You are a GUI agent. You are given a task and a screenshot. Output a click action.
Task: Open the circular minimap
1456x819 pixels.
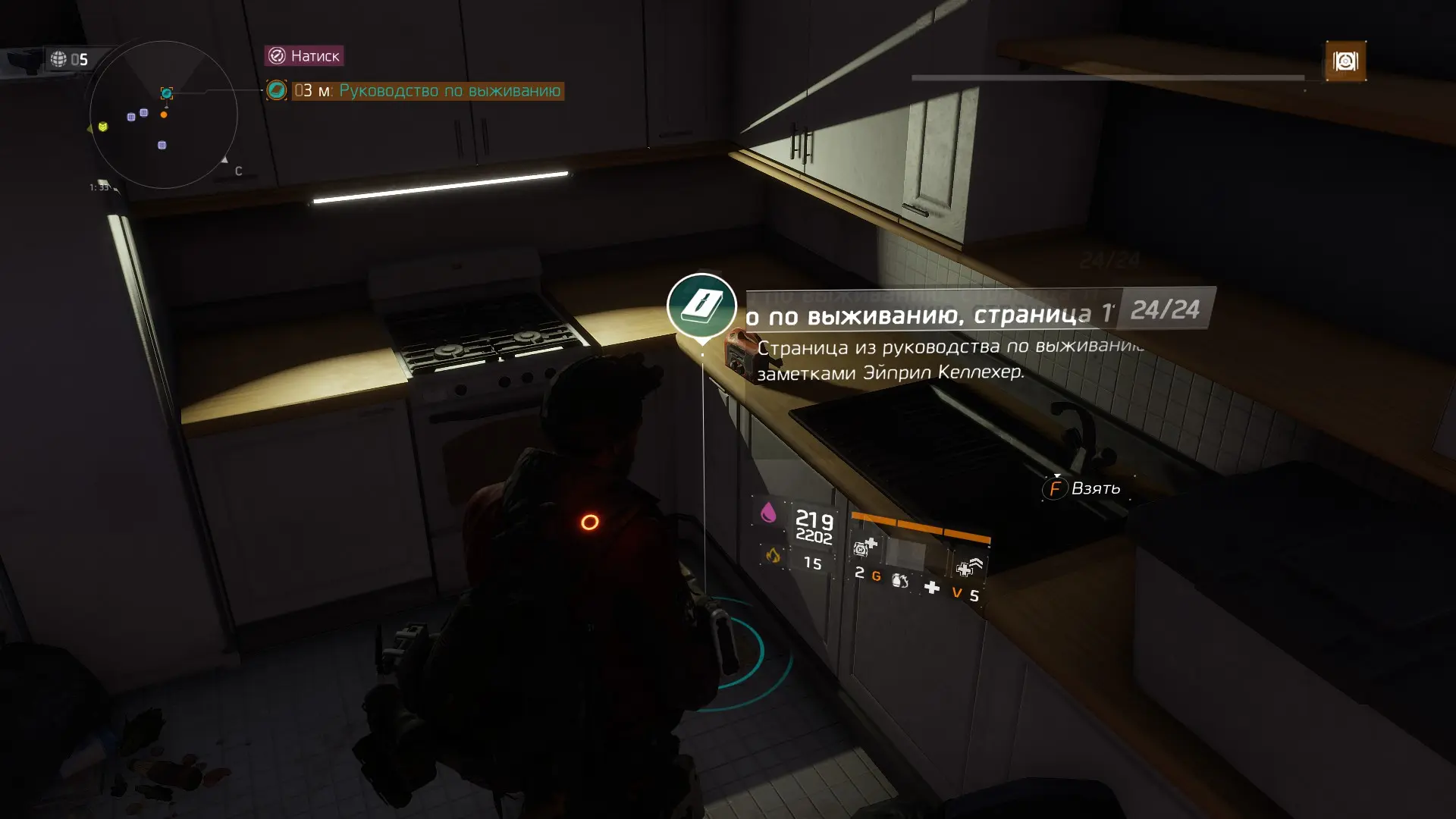[x=163, y=115]
